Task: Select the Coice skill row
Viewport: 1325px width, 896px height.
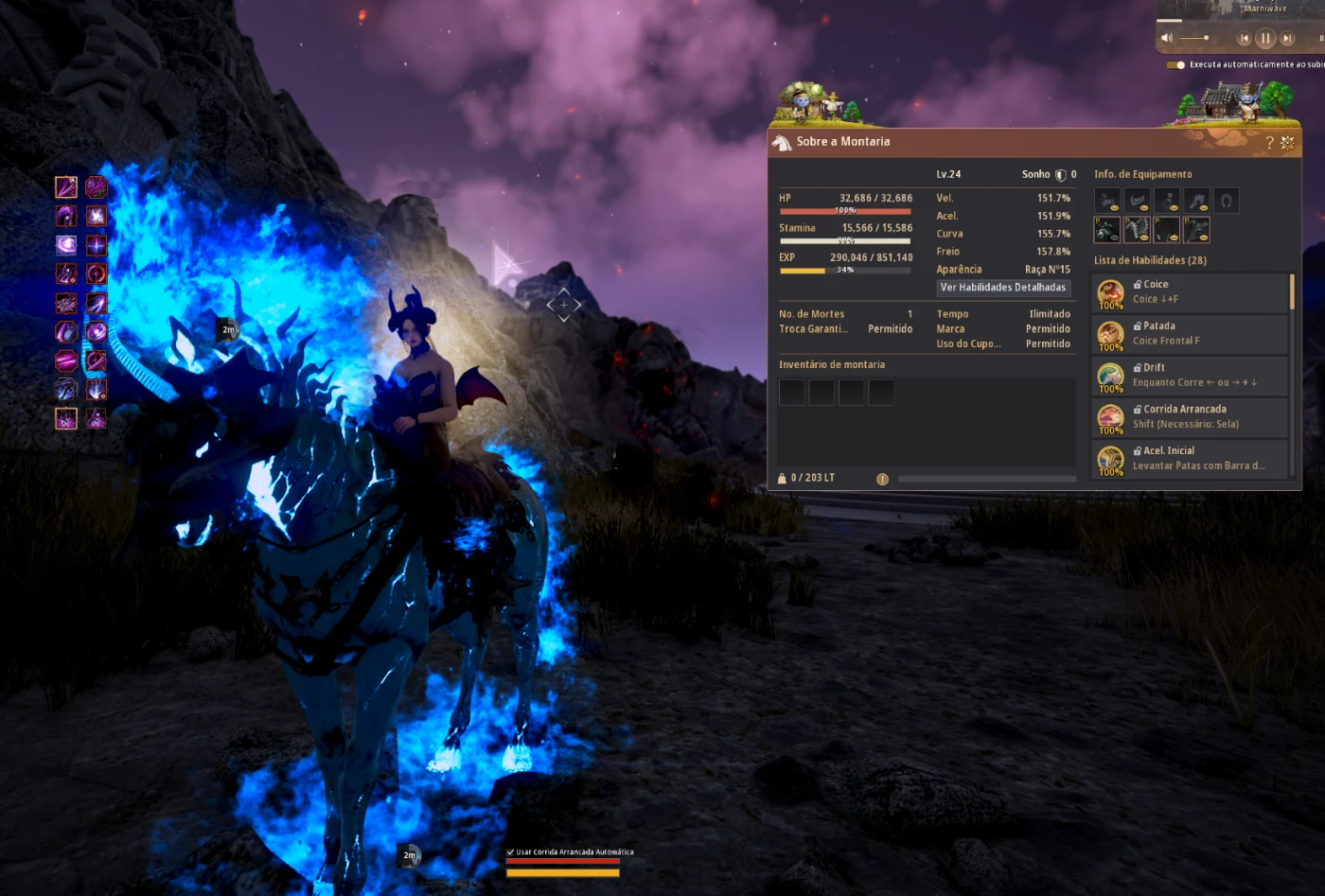Action: [x=1190, y=292]
